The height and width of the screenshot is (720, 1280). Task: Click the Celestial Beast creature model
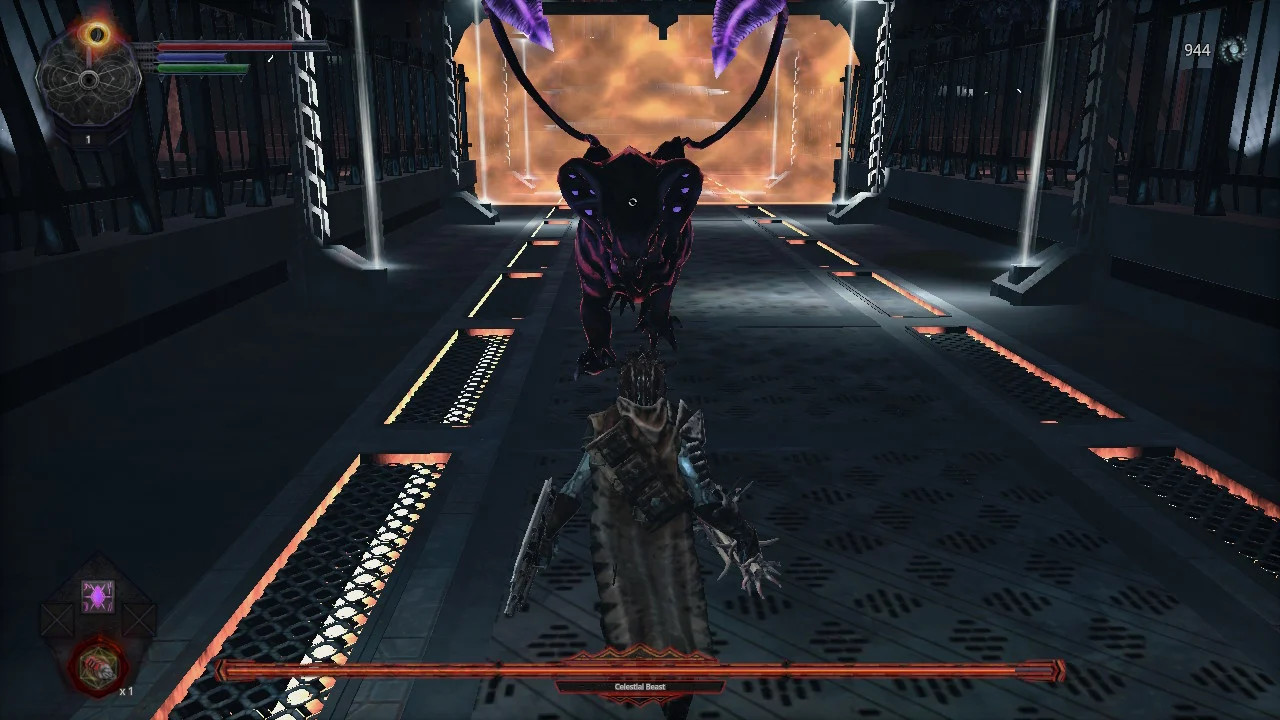[630, 230]
